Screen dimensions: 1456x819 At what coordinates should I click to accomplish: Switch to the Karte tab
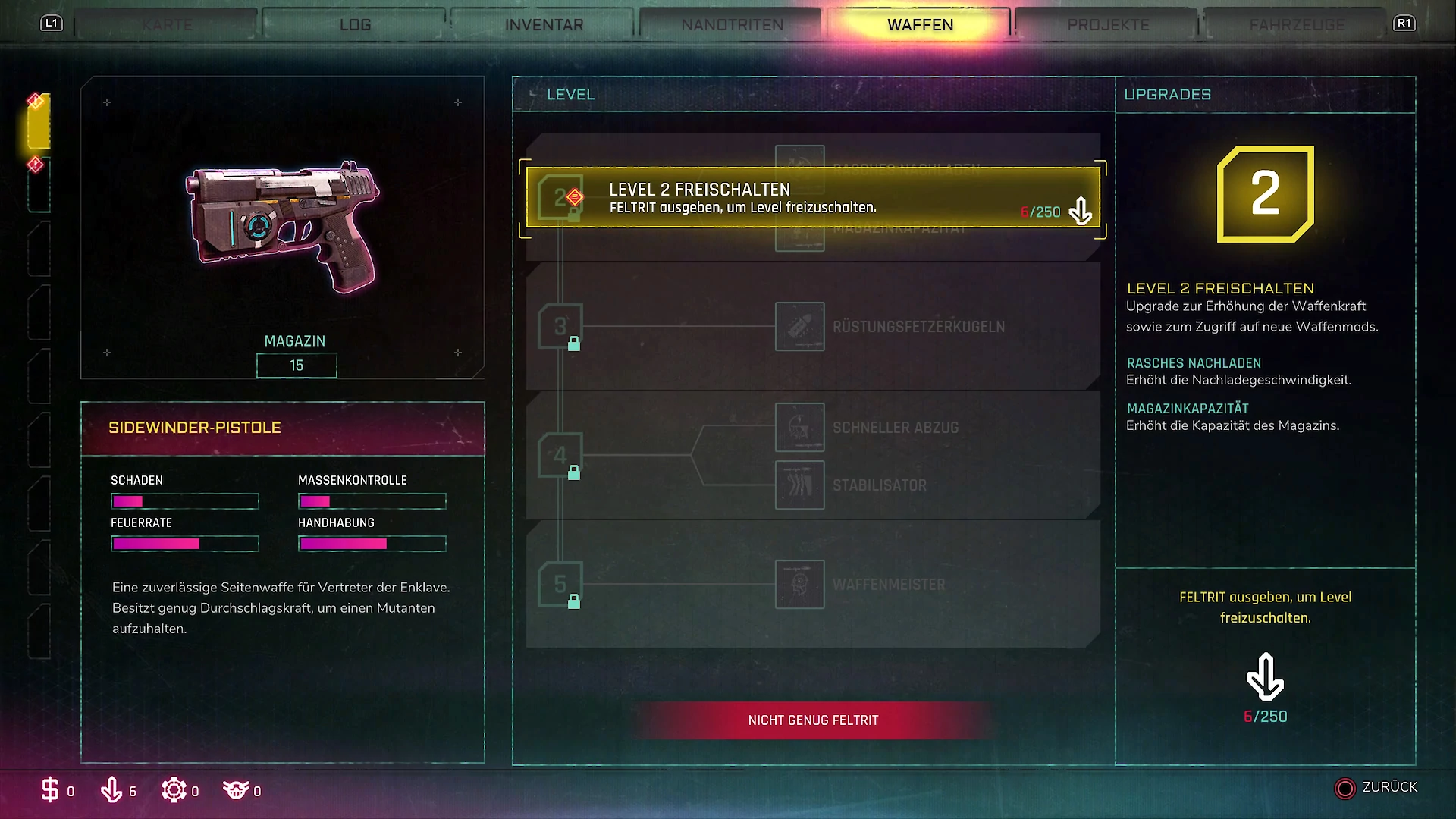(x=167, y=25)
